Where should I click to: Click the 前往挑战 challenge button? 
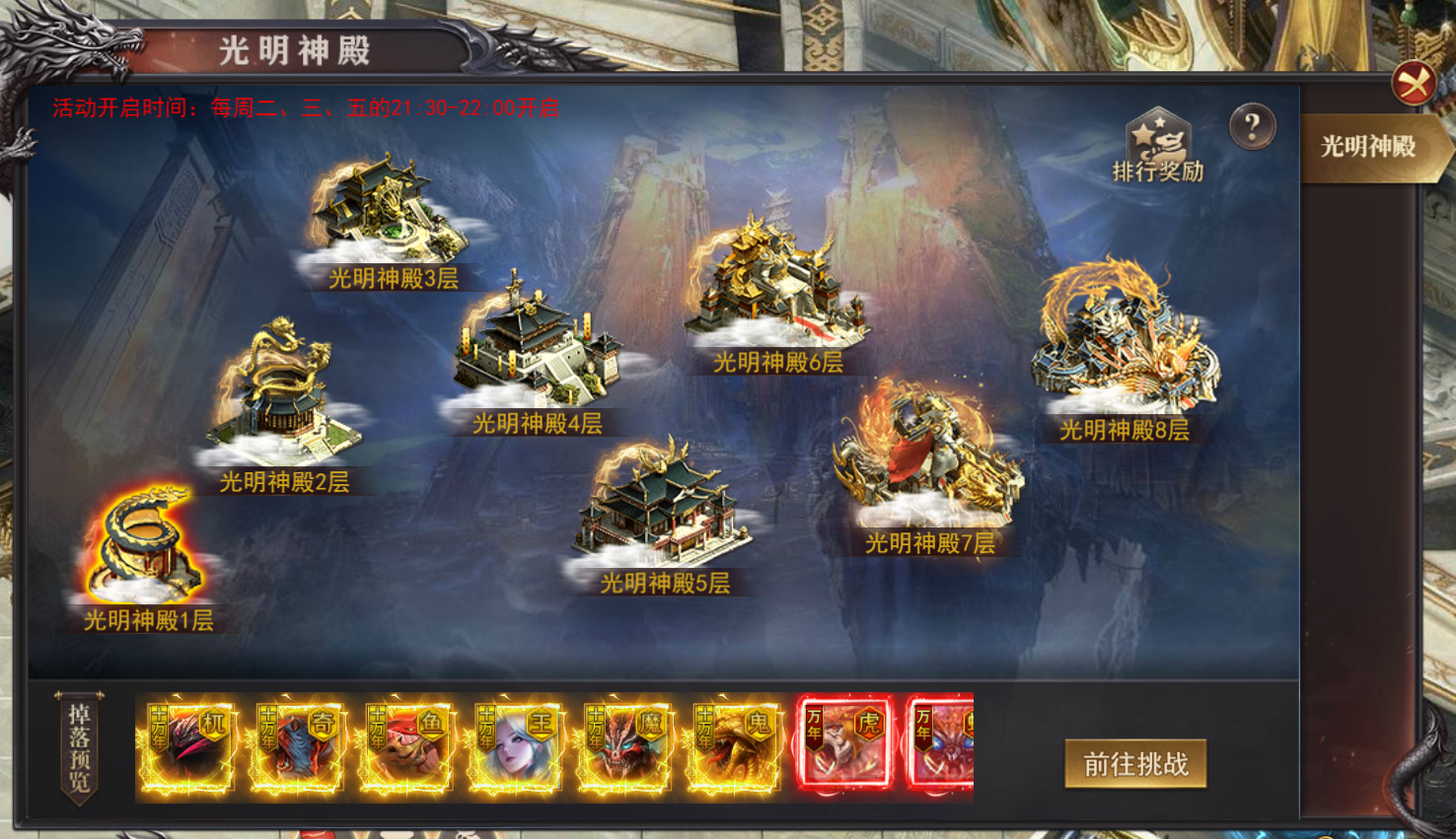pos(1135,764)
